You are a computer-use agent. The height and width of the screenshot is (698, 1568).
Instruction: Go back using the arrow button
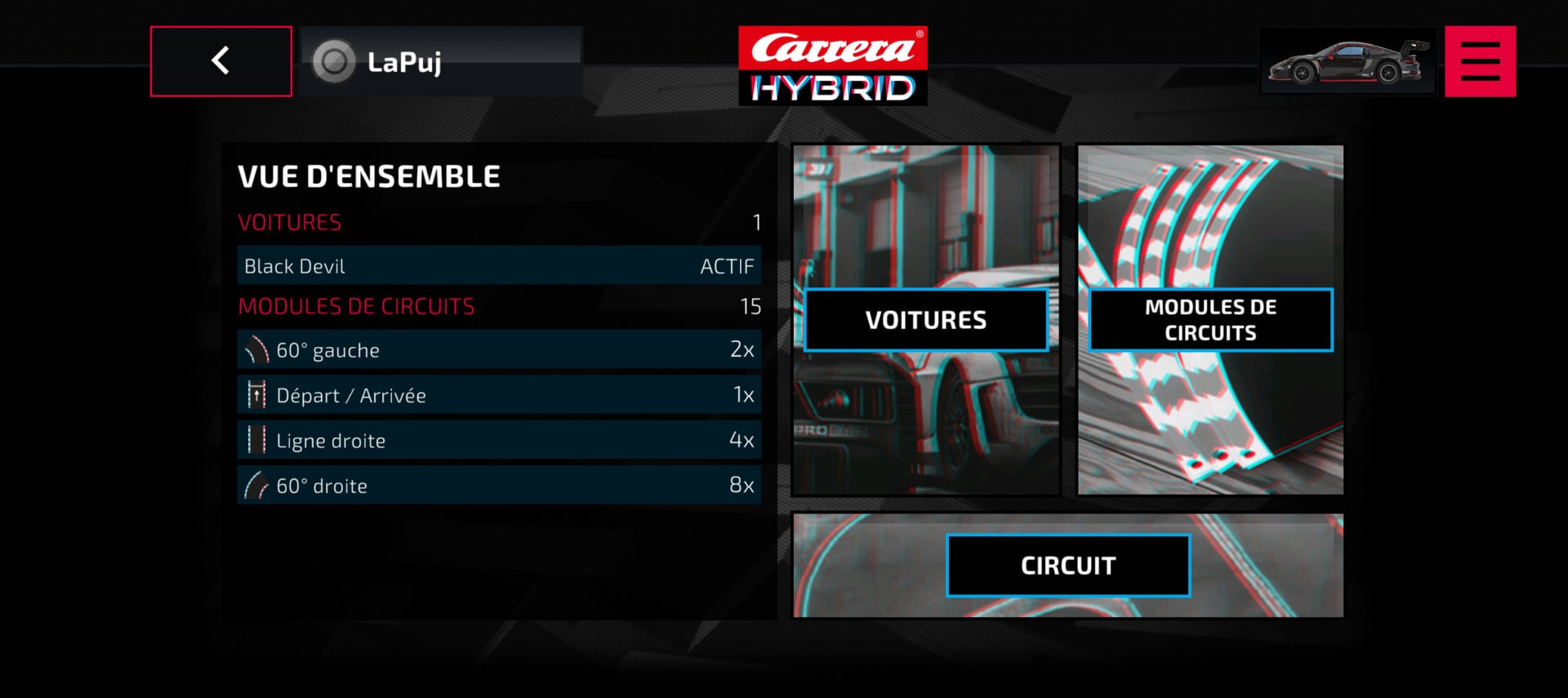(220, 61)
